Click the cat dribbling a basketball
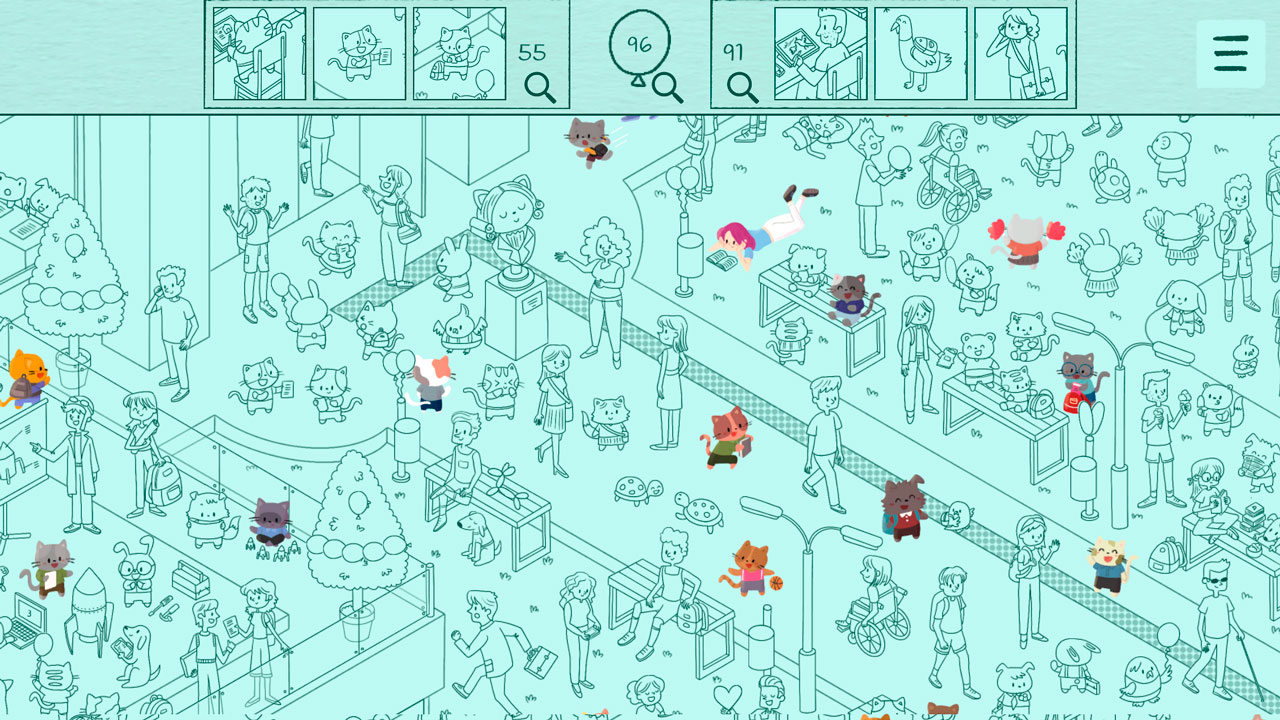The image size is (1280, 720). 748,568
